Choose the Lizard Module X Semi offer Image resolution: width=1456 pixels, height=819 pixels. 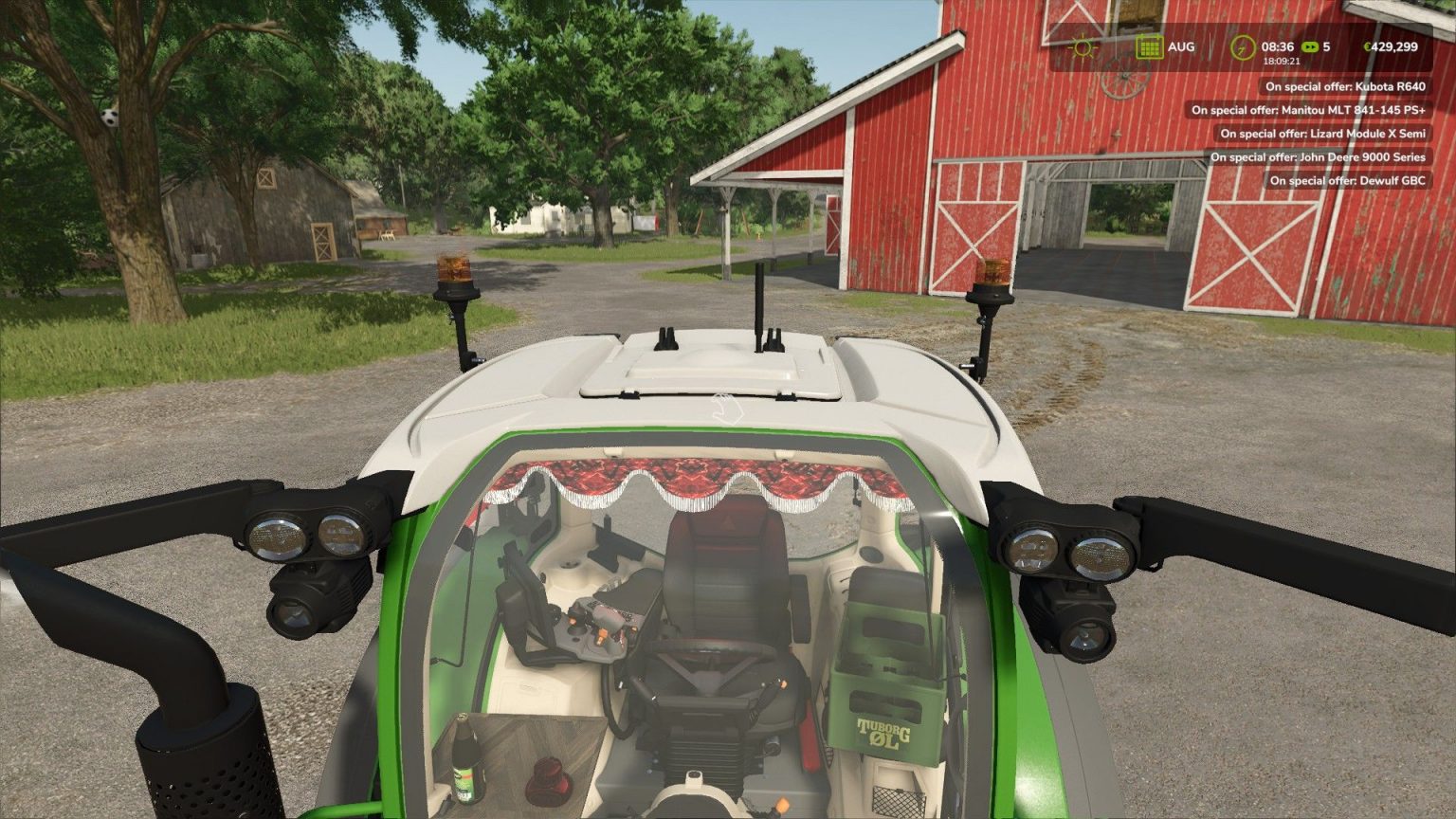pos(1322,134)
